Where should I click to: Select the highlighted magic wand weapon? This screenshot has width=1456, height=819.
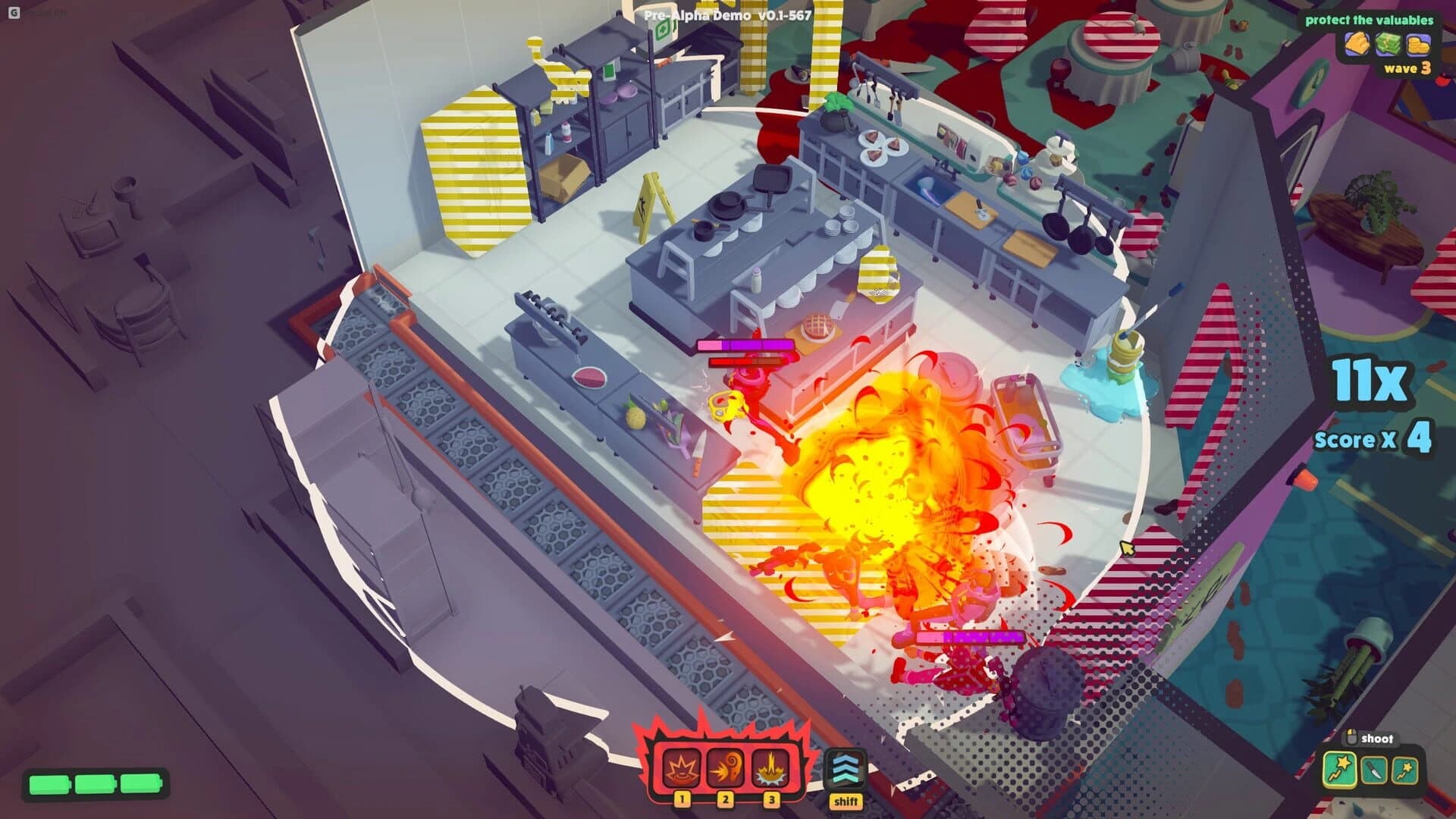1340,770
